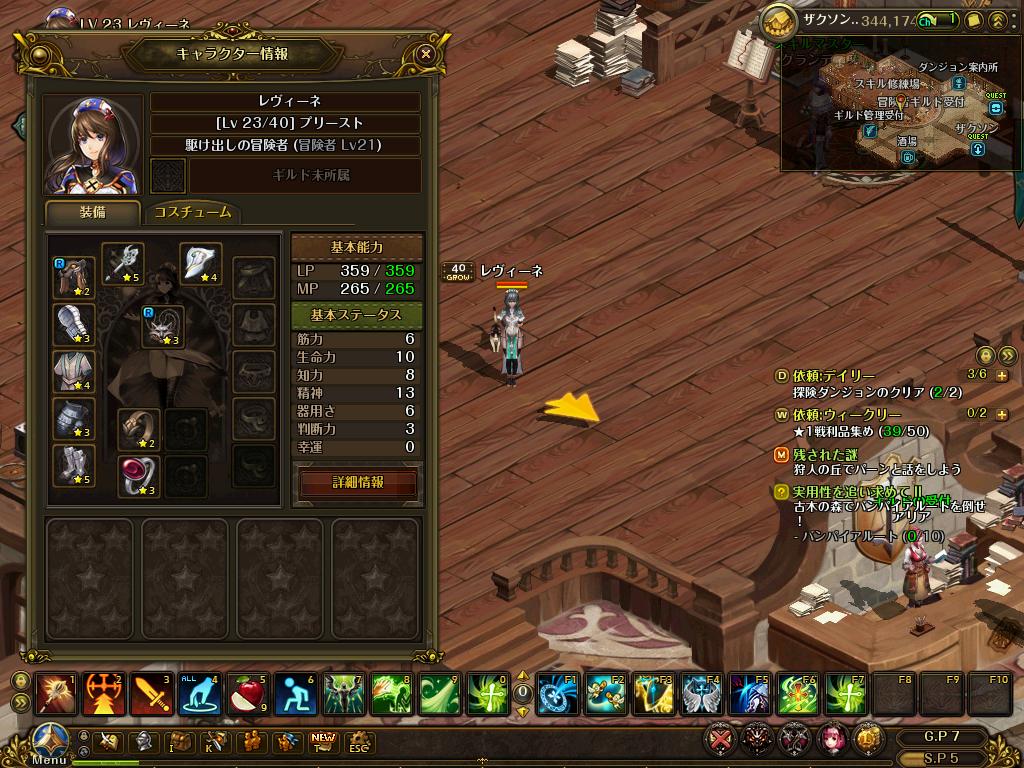1024x768 pixels.
Task: Activate the sword skill in hotbar slot 3
Action: tap(152, 694)
